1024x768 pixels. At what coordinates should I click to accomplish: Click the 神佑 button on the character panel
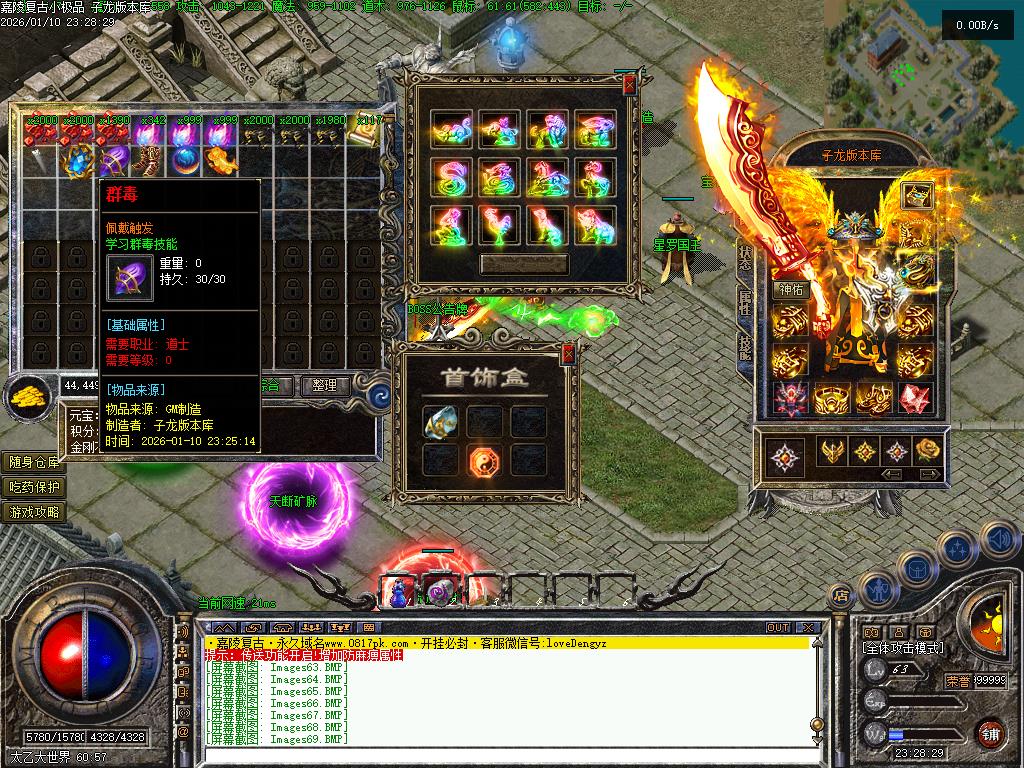tap(790, 290)
